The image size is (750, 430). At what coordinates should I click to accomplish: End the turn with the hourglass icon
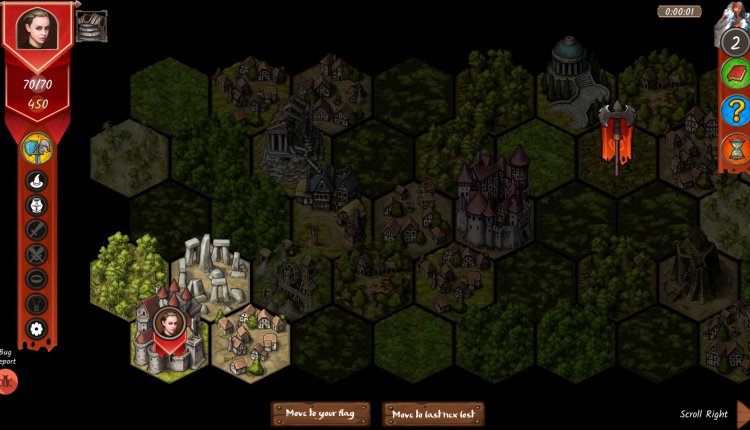[x=735, y=150]
